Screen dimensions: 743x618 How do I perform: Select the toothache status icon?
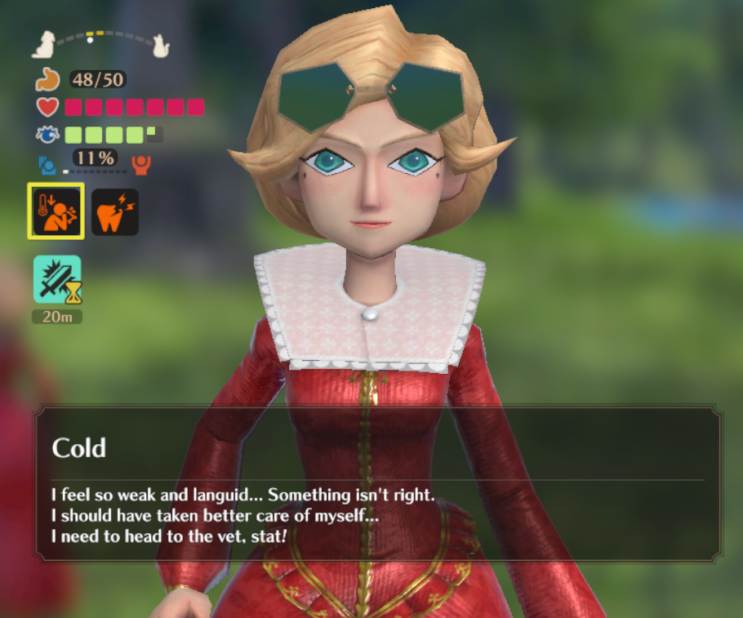tap(115, 212)
